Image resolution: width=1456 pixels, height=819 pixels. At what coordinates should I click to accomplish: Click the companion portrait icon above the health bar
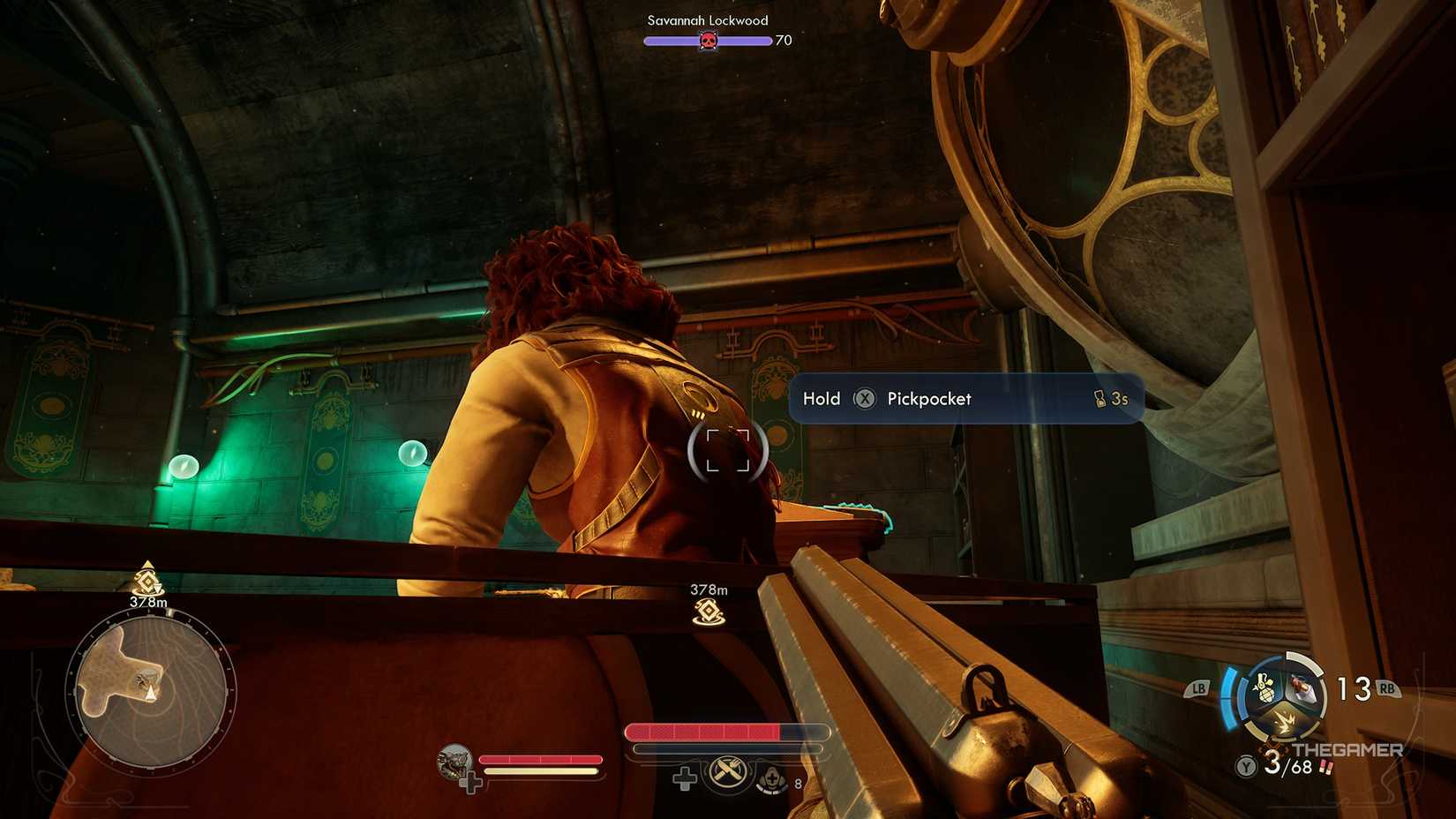[453, 762]
